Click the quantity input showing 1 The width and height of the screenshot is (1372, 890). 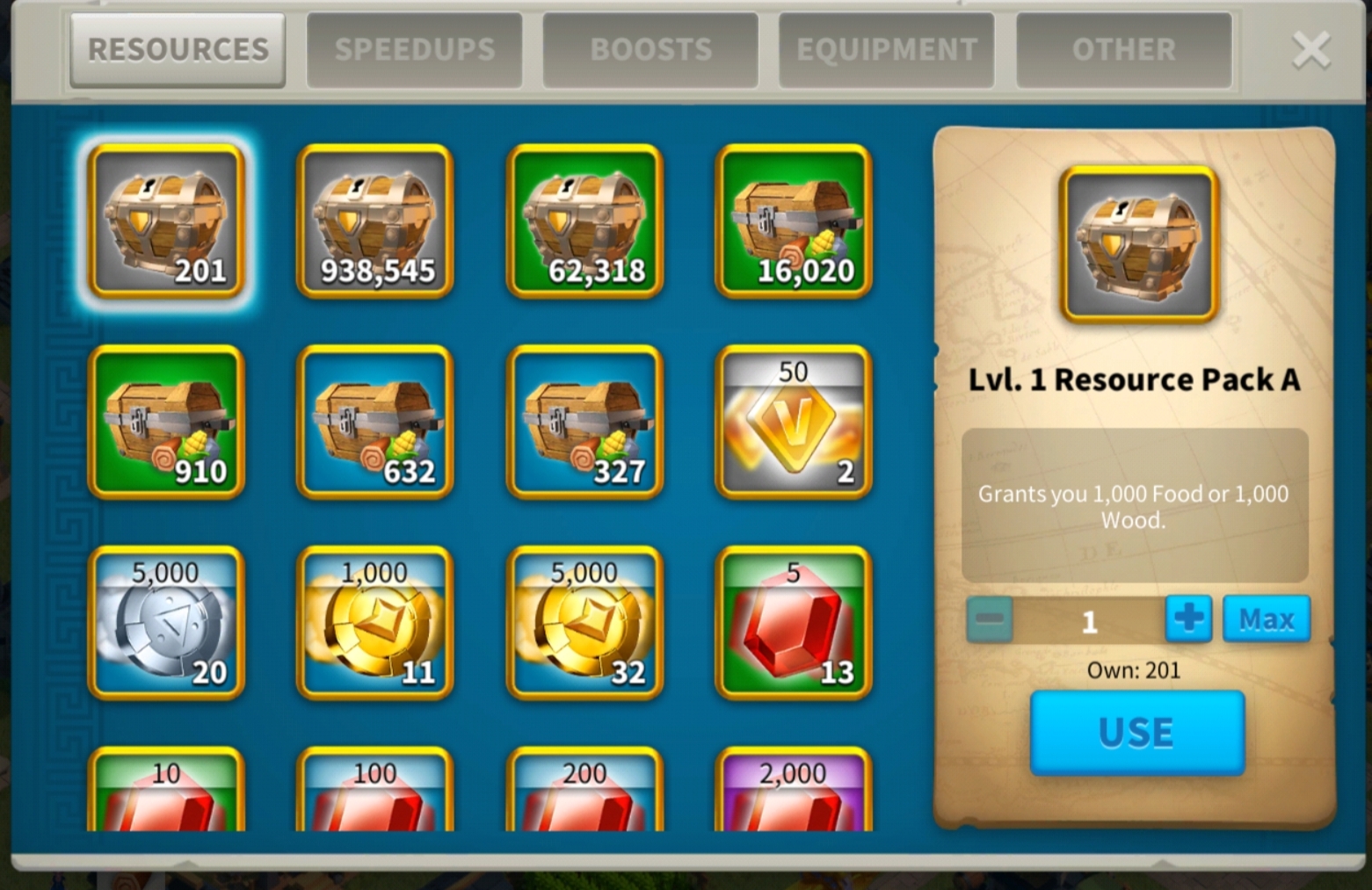point(1088,620)
